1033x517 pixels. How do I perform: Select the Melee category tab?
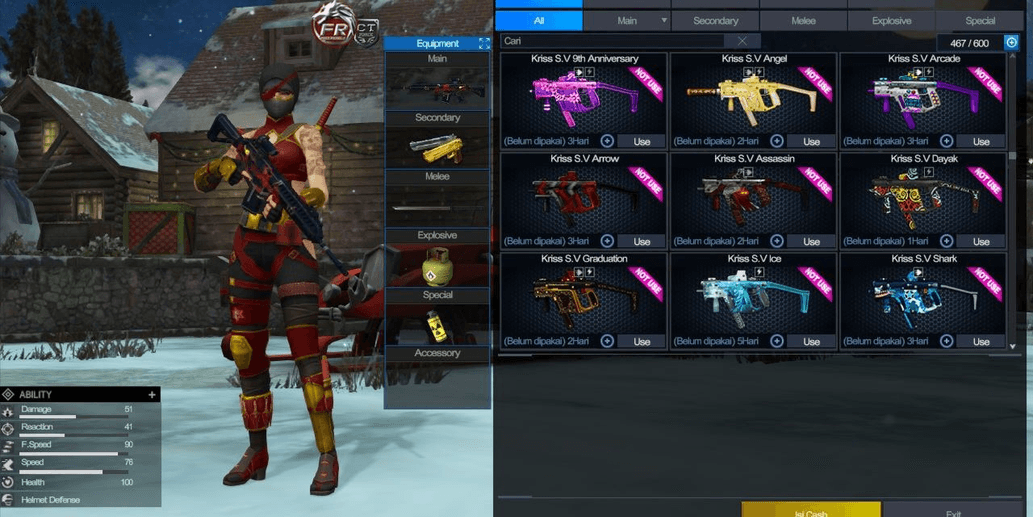click(803, 20)
